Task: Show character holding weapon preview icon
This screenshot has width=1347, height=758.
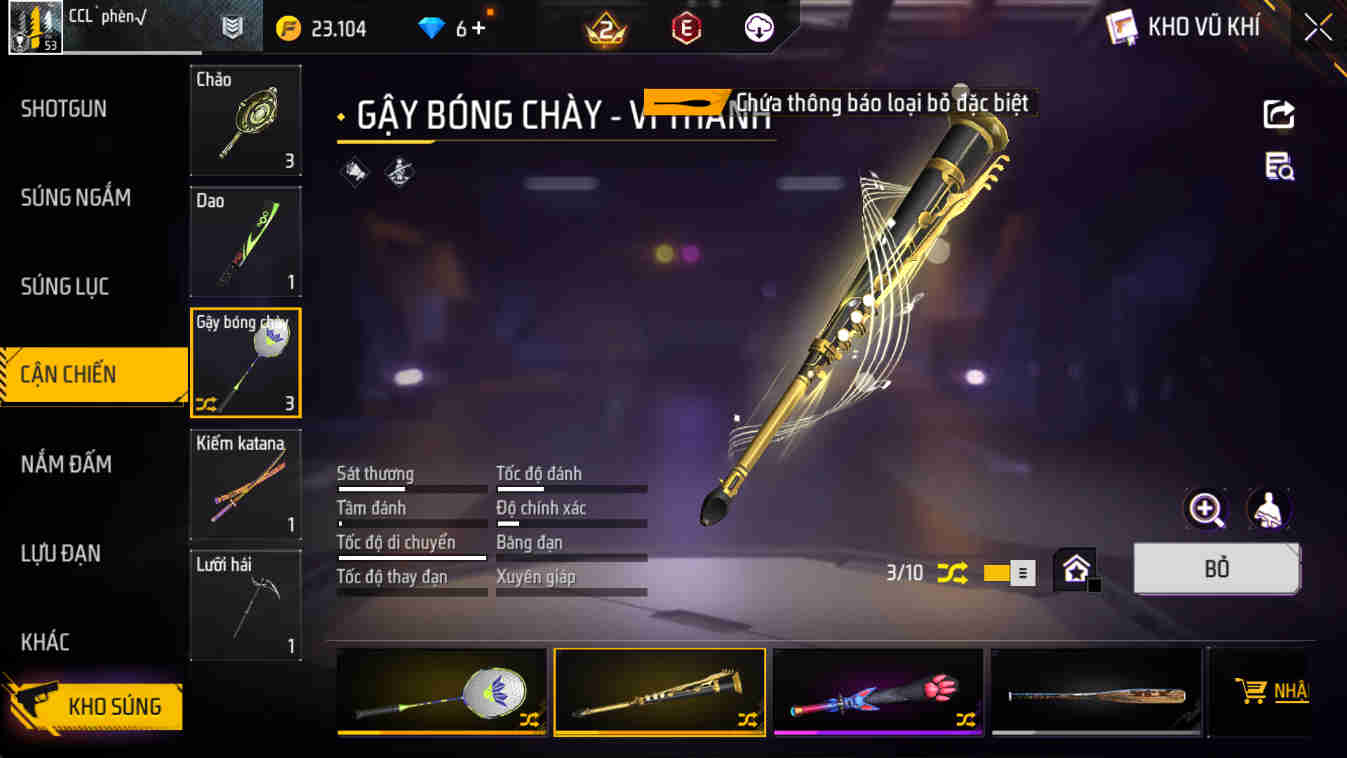Action: [x=1266, y=510]
